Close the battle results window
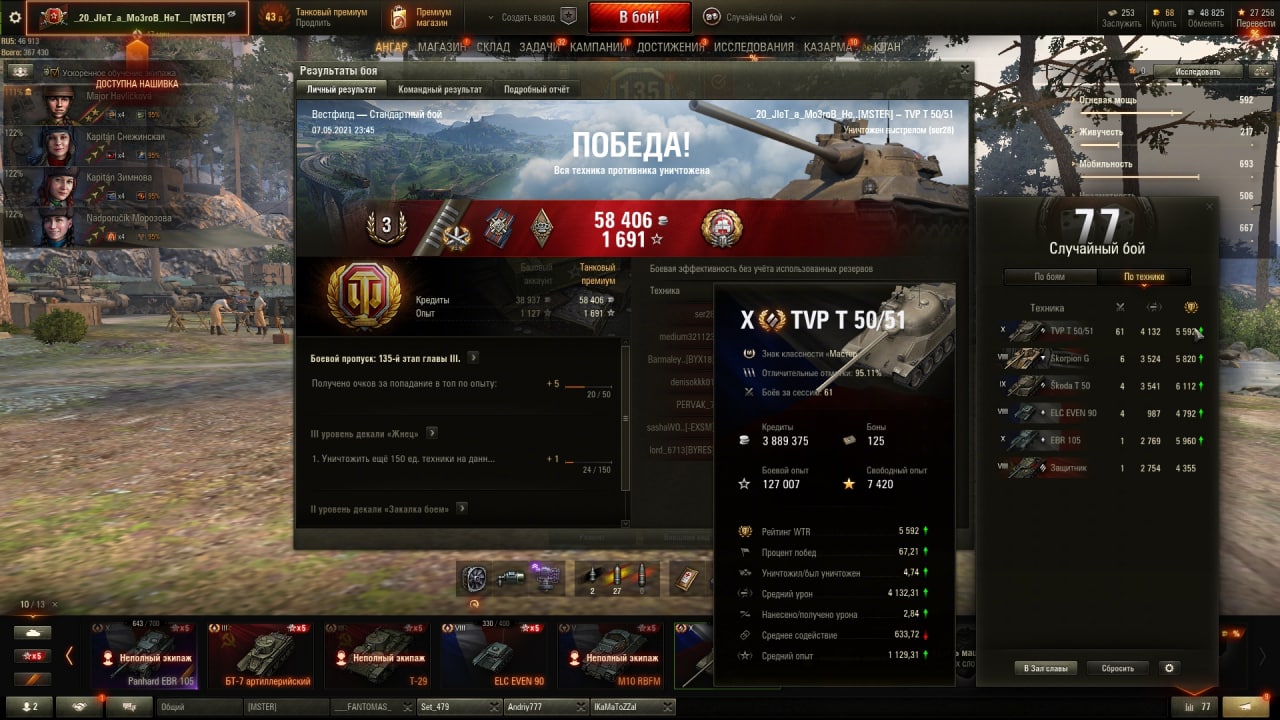The height and width of the screenshot is (720, 1280). (964, 70)
